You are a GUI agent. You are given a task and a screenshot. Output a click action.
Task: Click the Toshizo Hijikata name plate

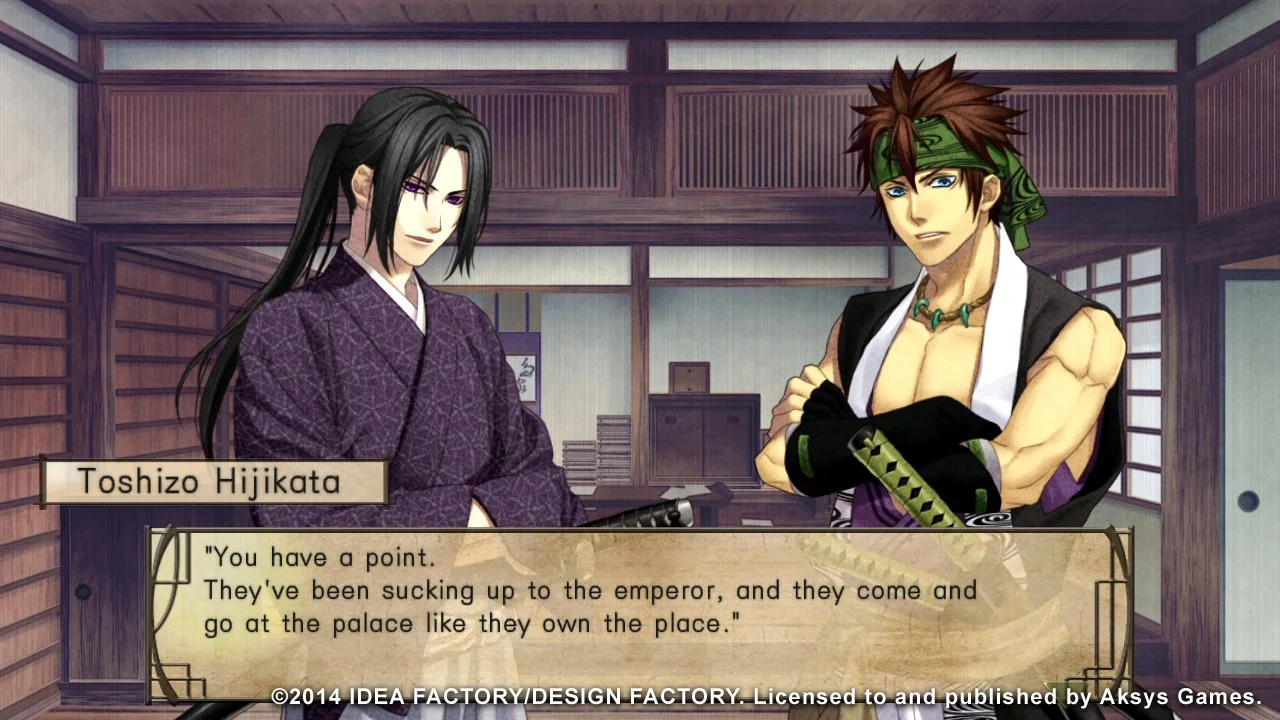pos(213,482)
